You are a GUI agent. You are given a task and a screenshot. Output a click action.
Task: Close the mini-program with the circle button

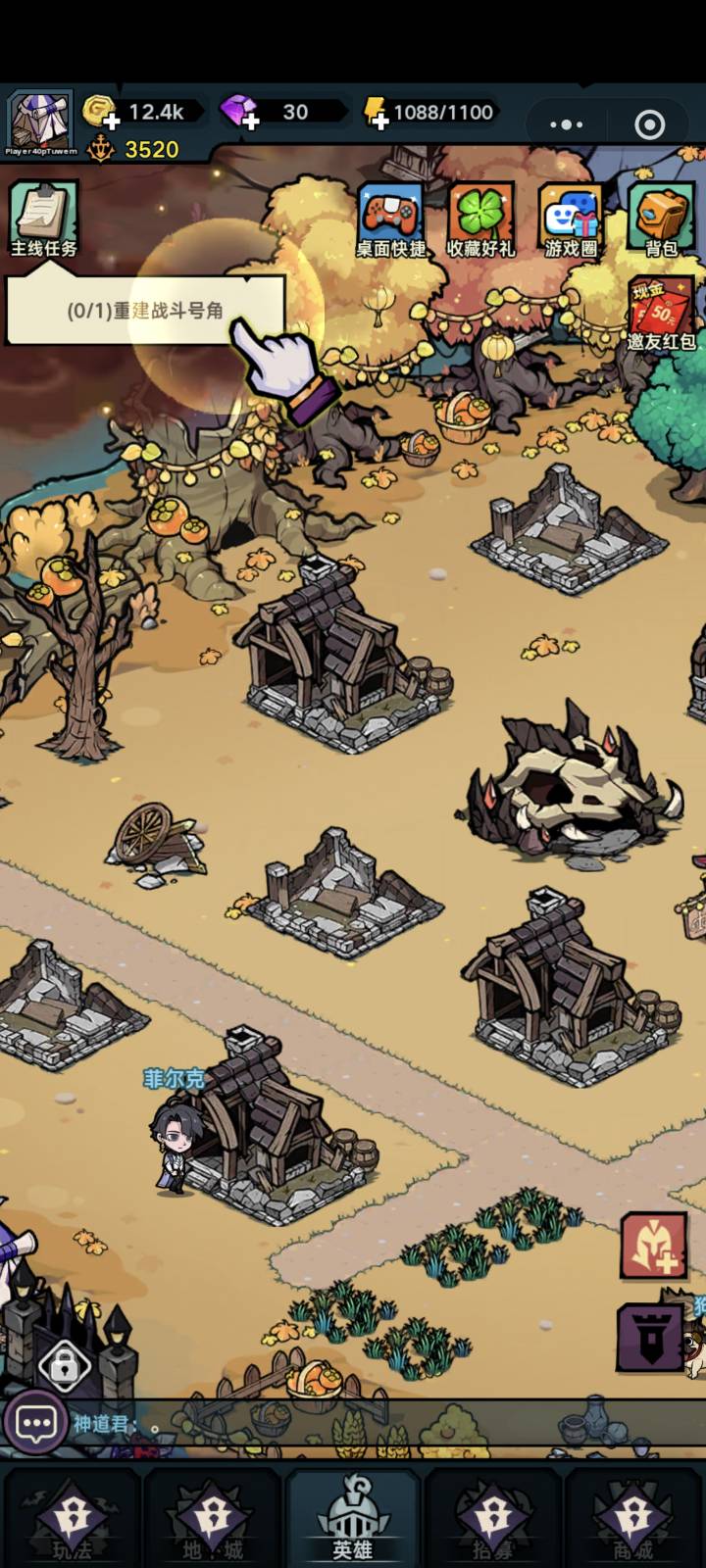pyautogui.click(x=649, y=124)
